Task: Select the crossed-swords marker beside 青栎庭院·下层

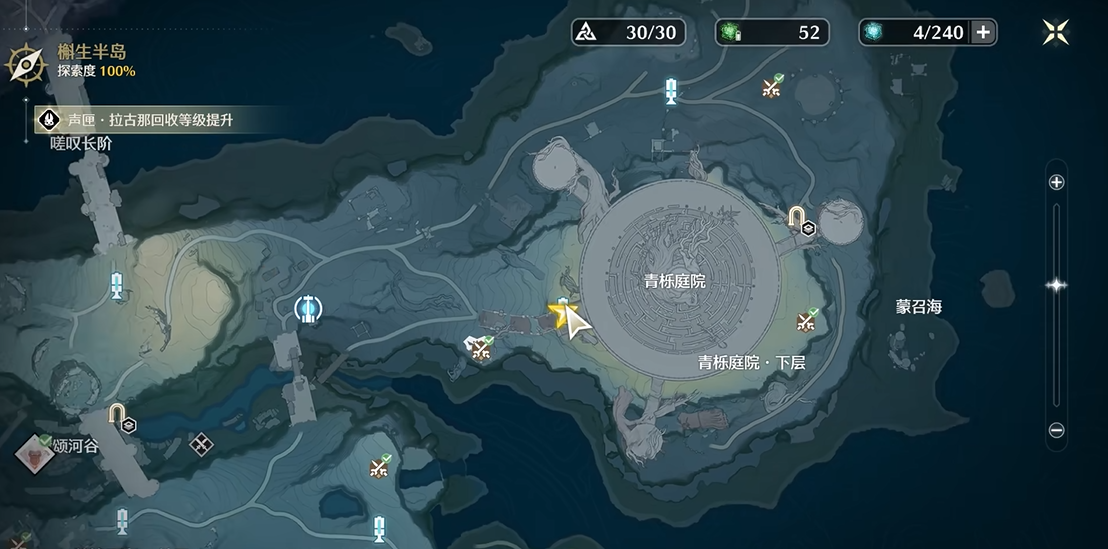Action: click(x=807, y=321)
